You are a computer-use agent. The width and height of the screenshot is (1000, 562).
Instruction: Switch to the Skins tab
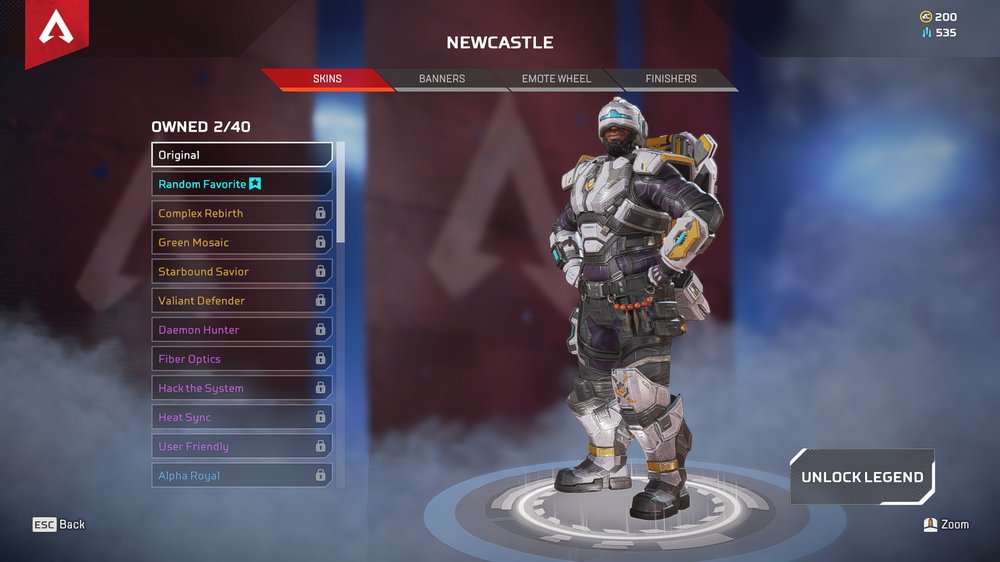point(327,79)
